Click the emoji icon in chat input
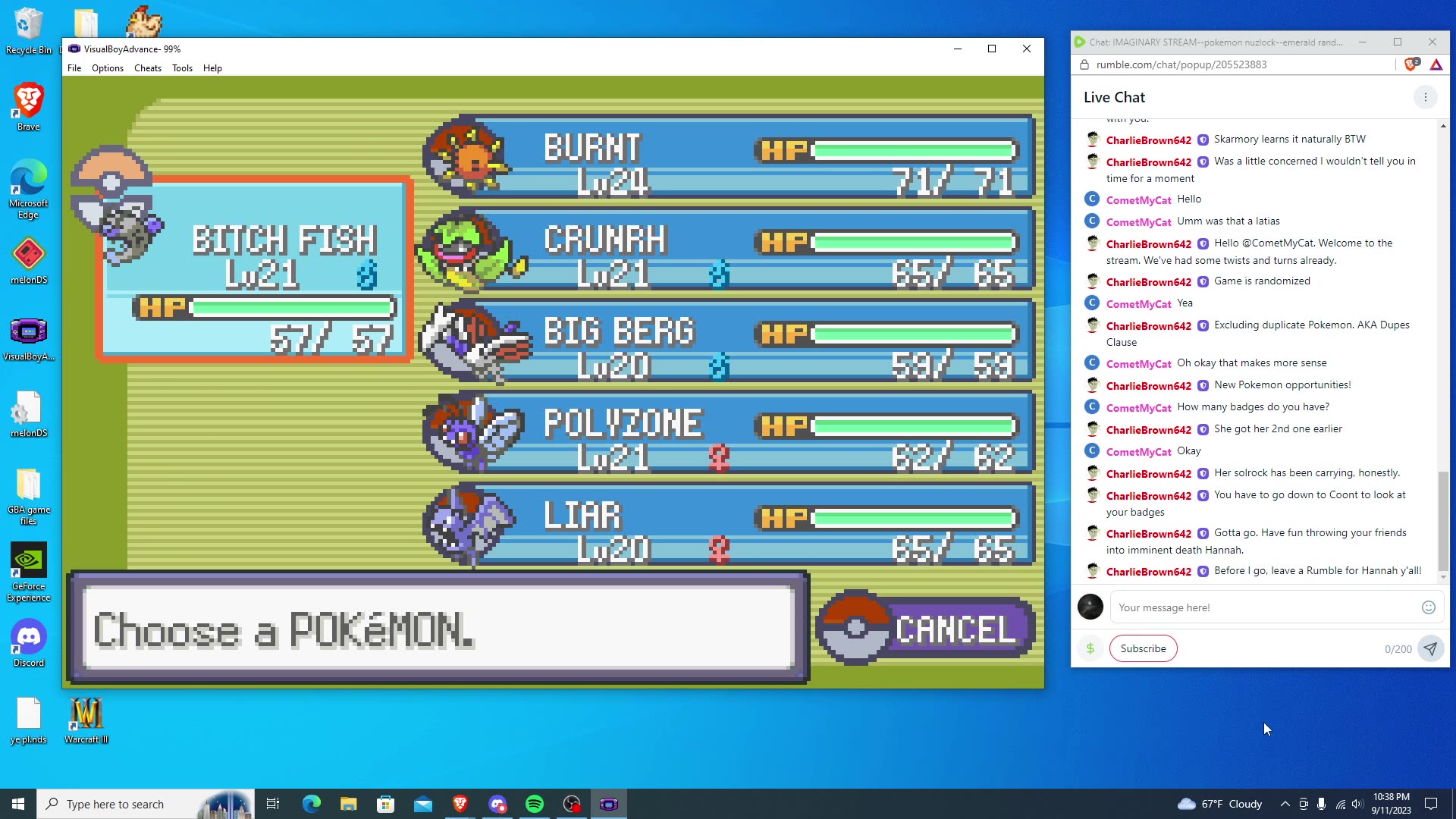 click(x=1428, y=607)
